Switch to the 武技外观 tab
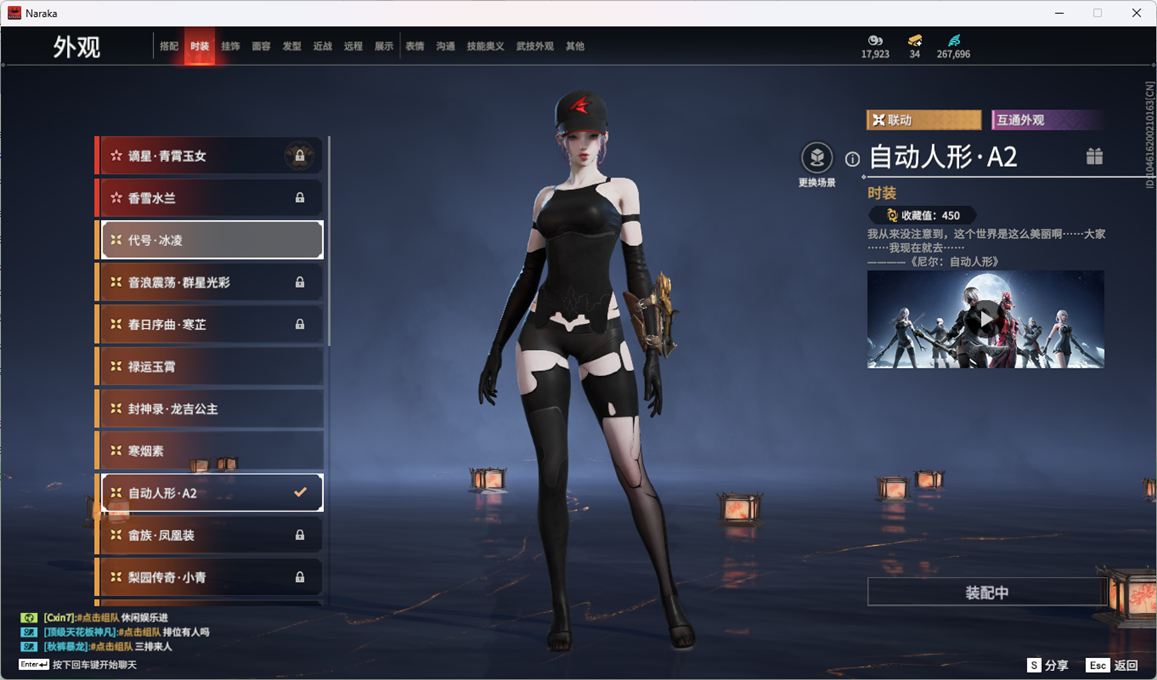The image size is (1157, 680). pyautogui.click(x=534, y=46)
